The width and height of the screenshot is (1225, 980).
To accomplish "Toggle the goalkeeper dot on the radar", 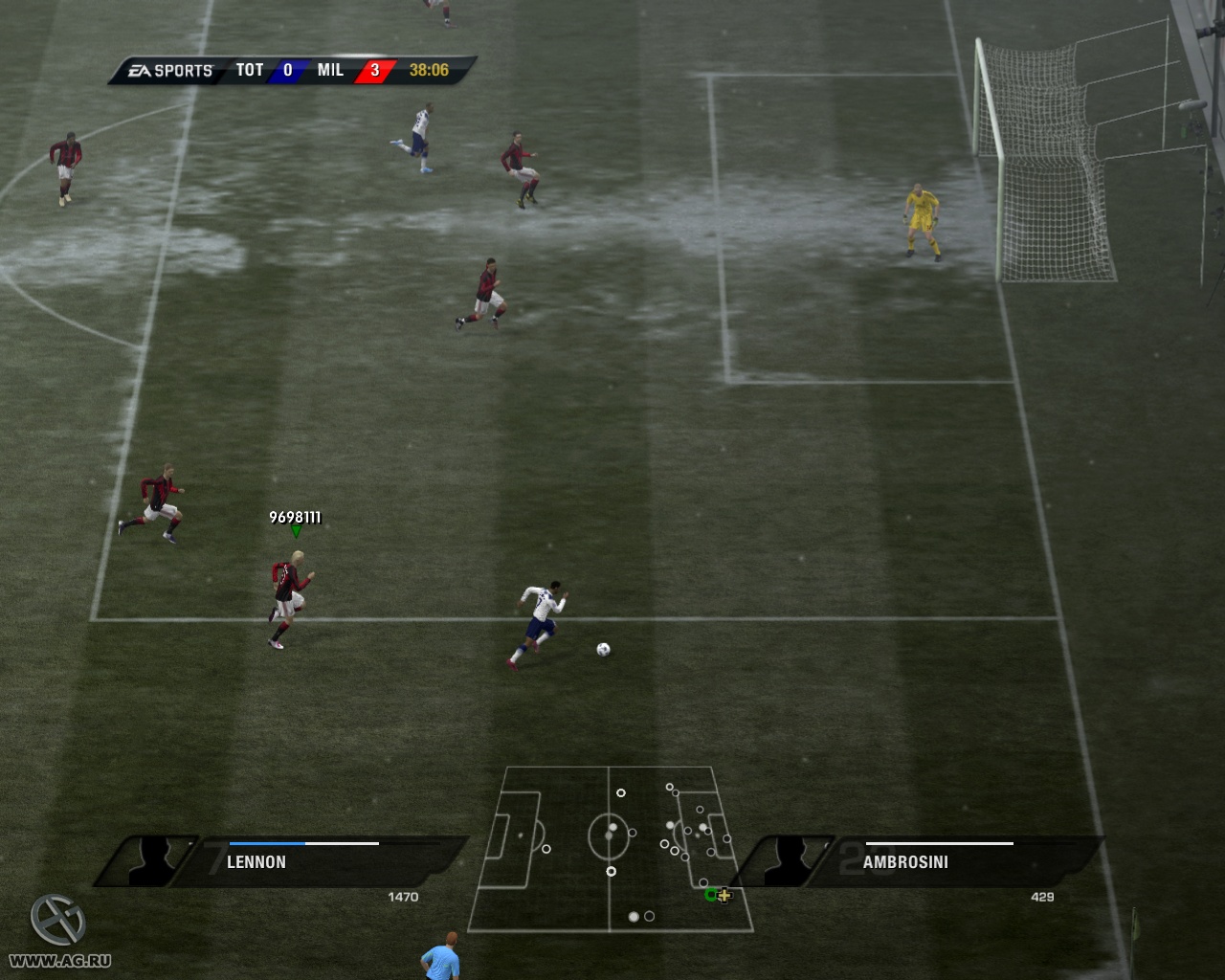I will (725, 838).
